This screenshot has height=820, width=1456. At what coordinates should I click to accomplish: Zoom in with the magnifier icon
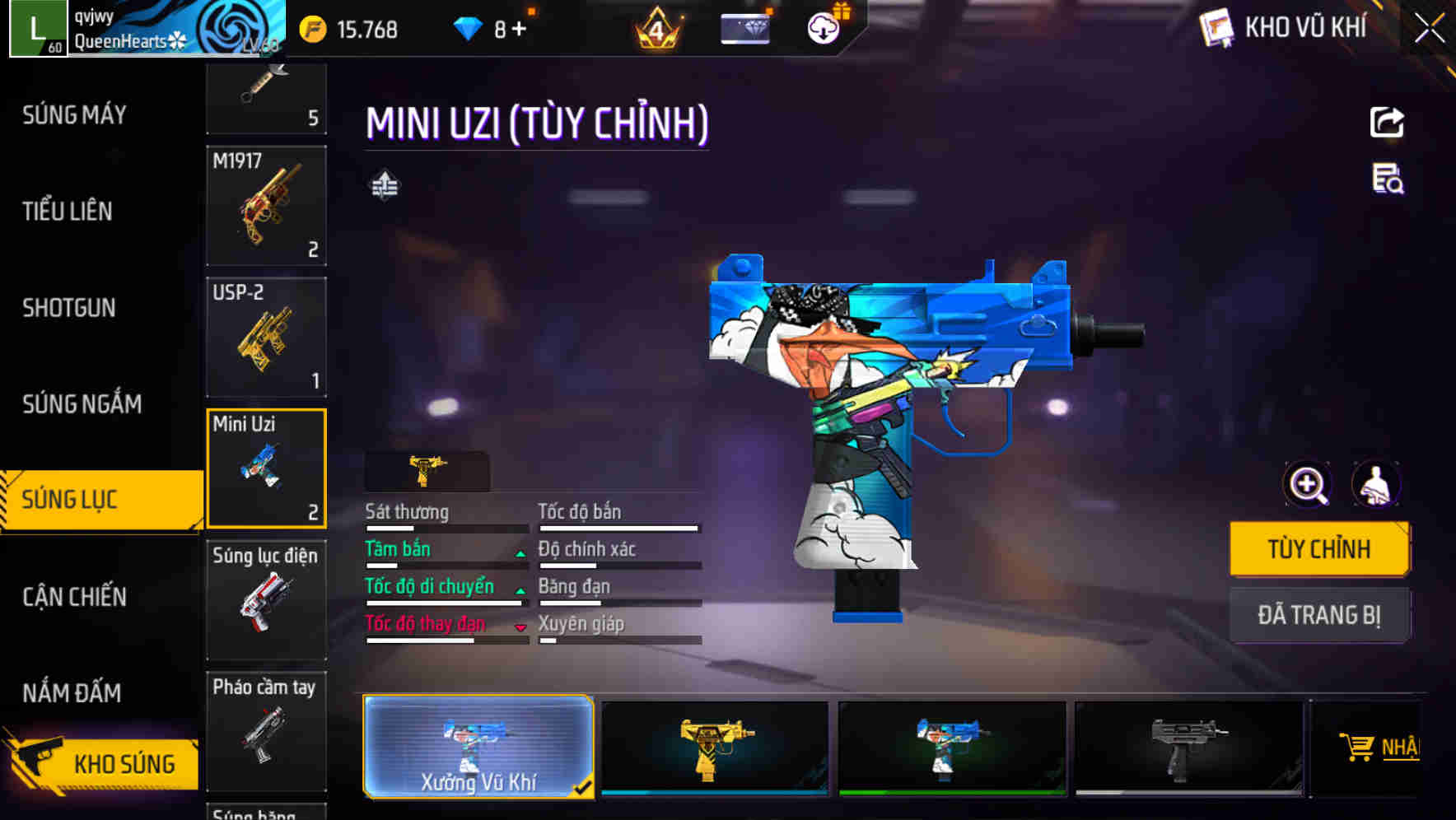click(1308, 484)
